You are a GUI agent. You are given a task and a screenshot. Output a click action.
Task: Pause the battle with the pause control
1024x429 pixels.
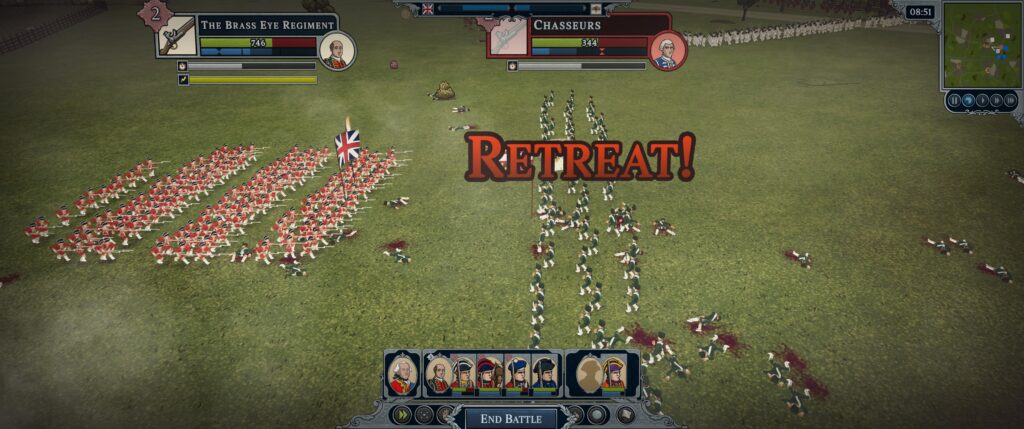point(954,100)
